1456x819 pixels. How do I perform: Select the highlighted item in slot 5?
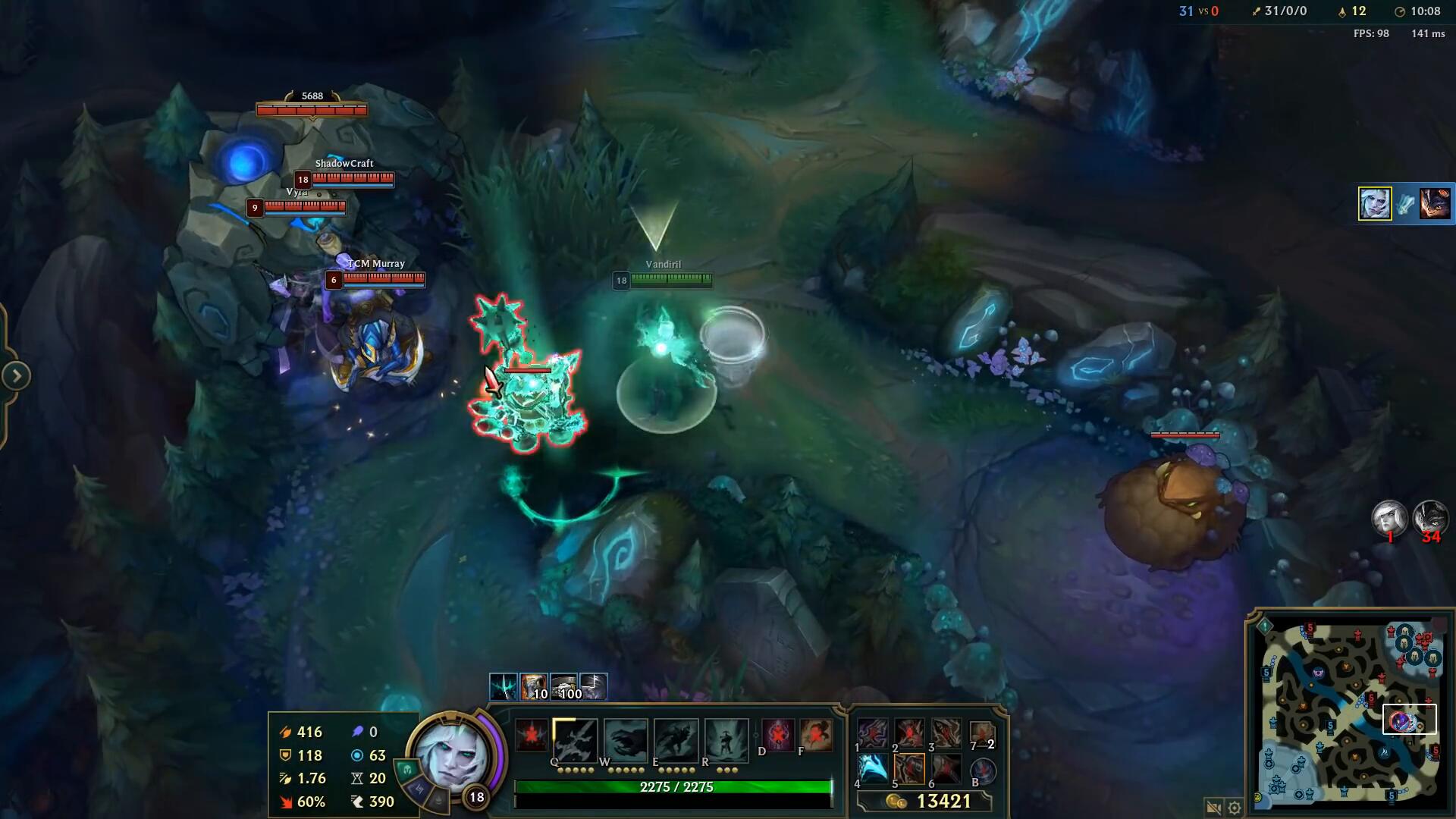click(x=910, y=769)
